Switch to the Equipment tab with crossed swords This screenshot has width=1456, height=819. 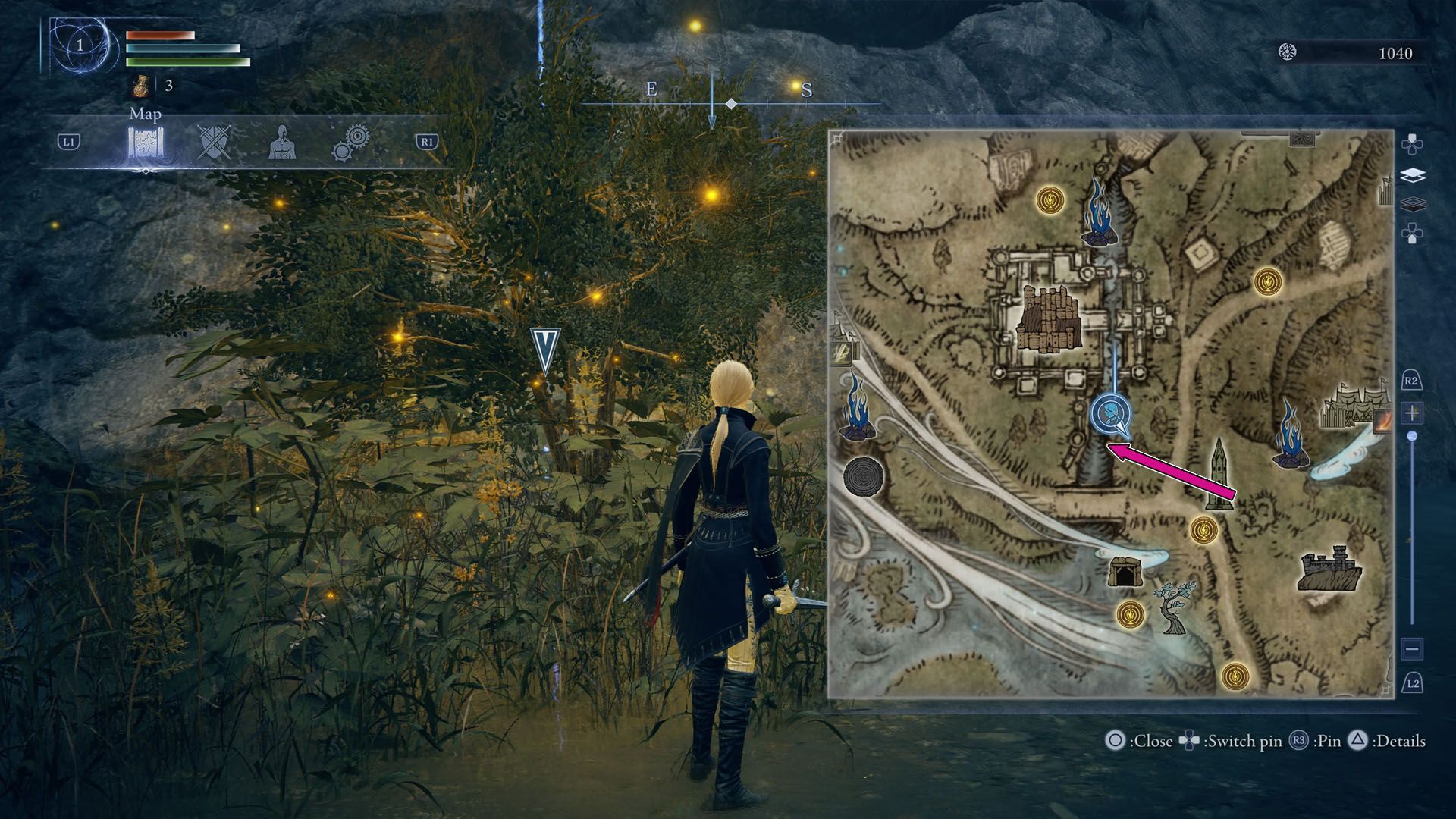point(211,143)
